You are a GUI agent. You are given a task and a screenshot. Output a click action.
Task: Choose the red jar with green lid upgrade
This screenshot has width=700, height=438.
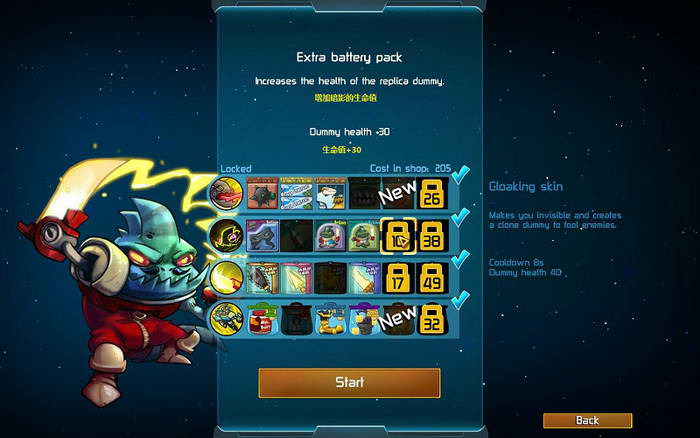coord(262,319)
